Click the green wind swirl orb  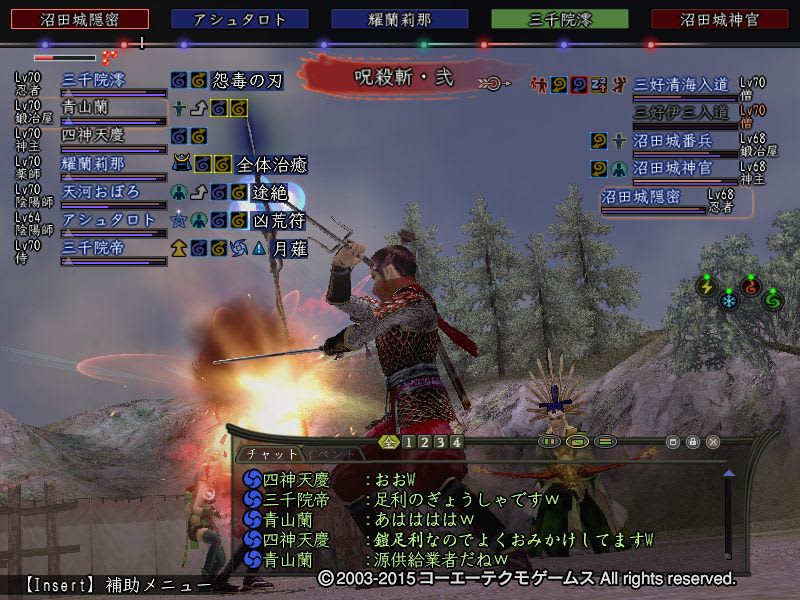point(773,299)
